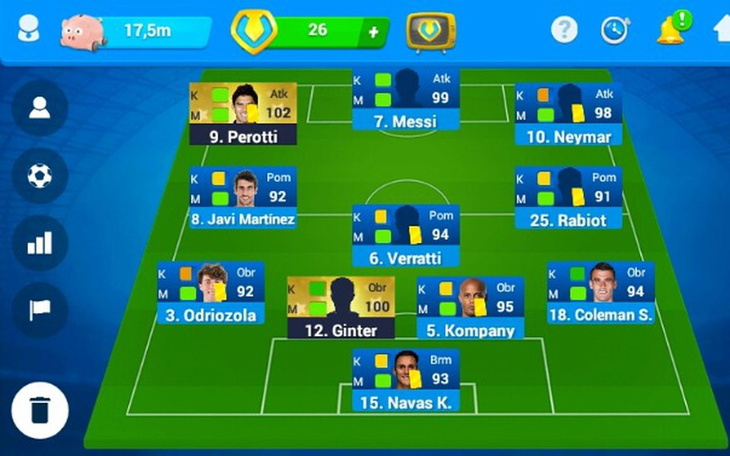Open the football sidebar button
The height and width of the screenshot is (456, 730).
tap(40, 176)
